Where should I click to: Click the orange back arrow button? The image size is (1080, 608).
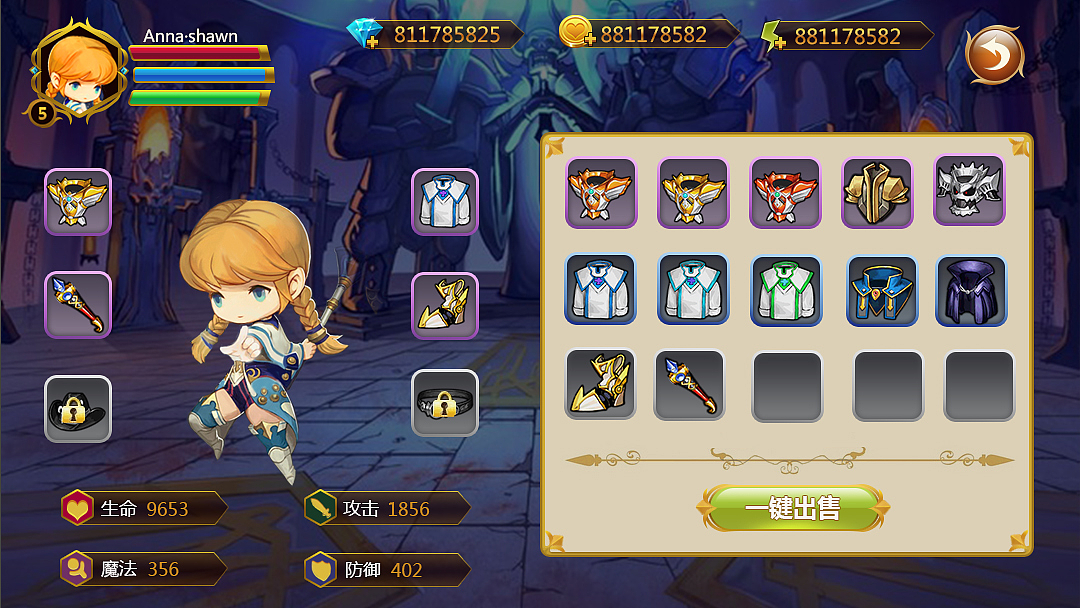(x=994, y=54)
